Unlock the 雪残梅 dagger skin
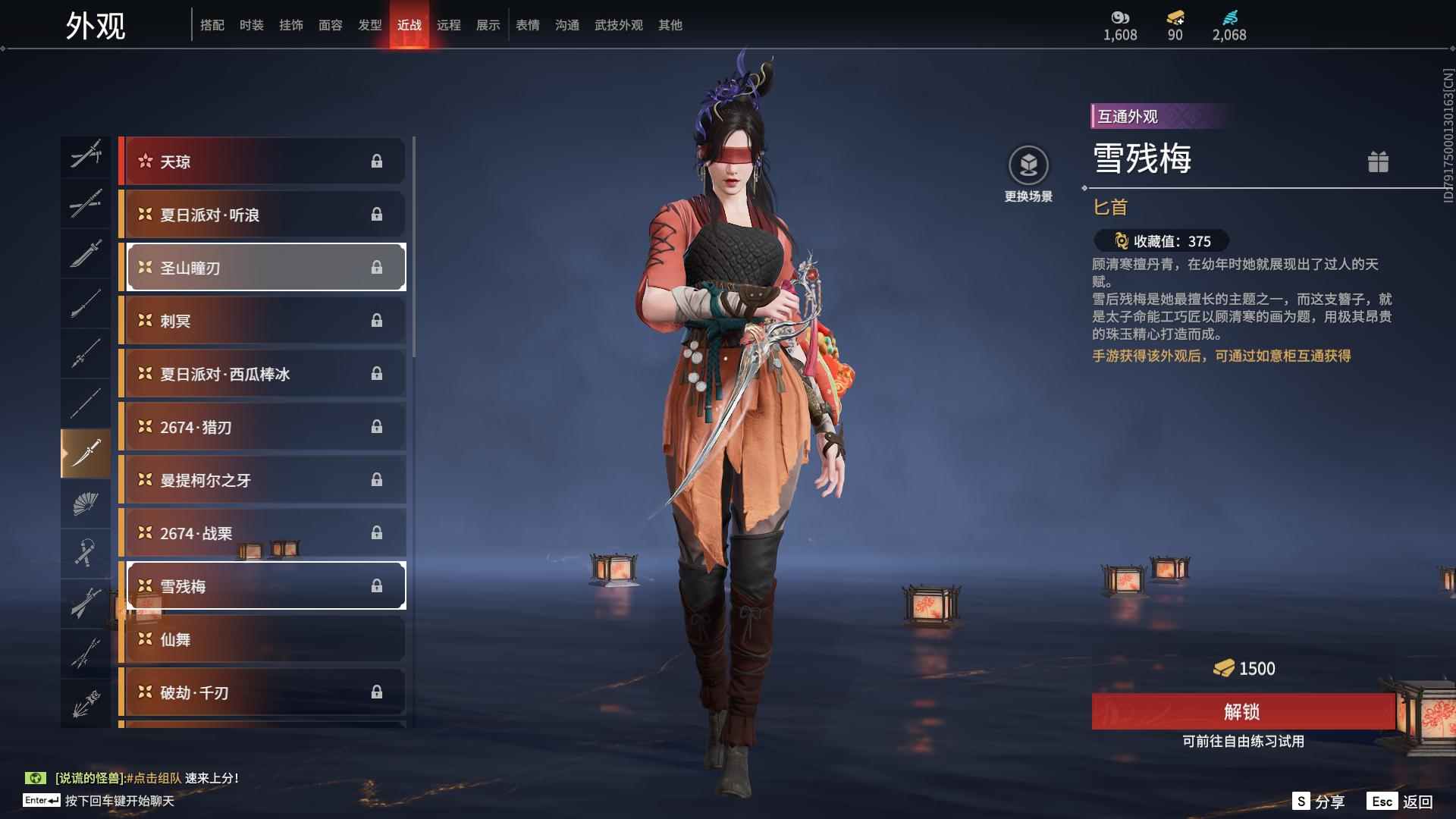This screenshot has width=1456, height=819. coord(1242,711)
